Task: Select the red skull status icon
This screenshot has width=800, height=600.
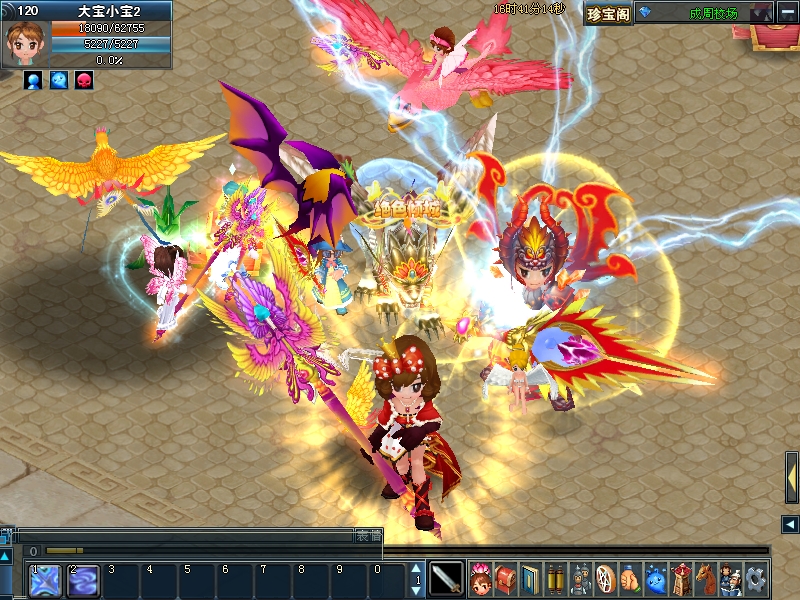Action: click(84, 80)
